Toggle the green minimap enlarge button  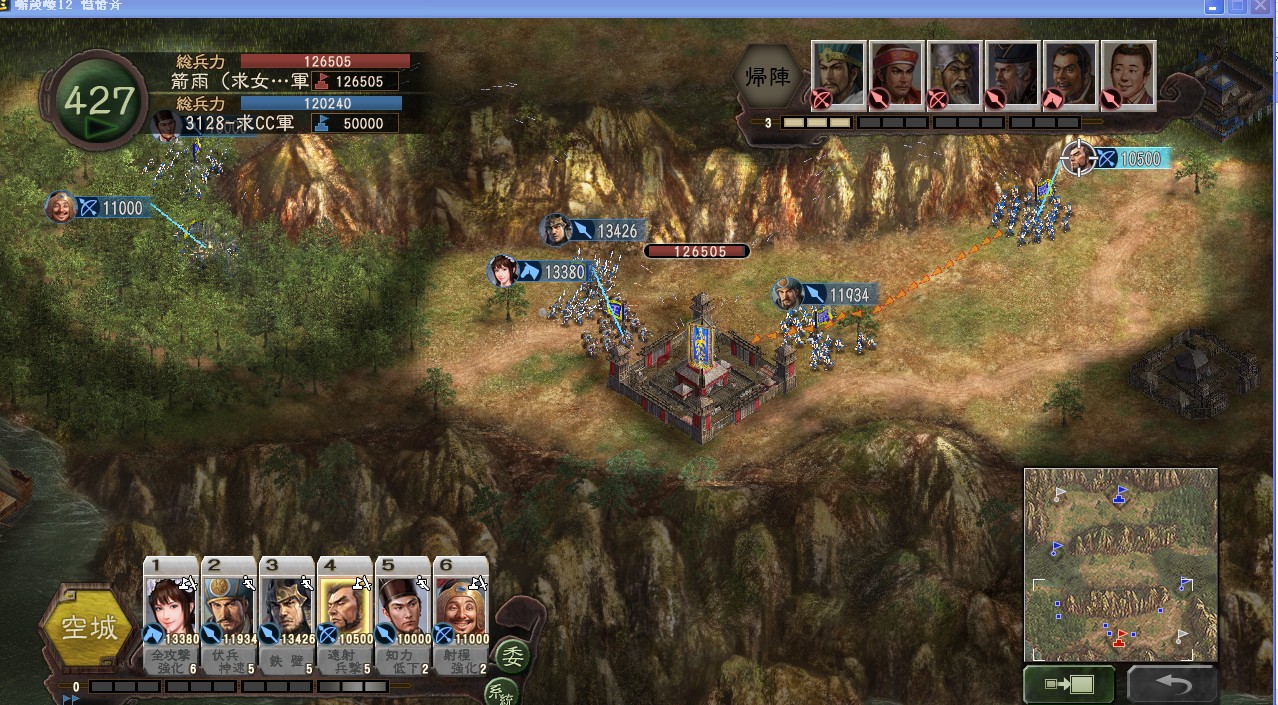click(1068, 685)
